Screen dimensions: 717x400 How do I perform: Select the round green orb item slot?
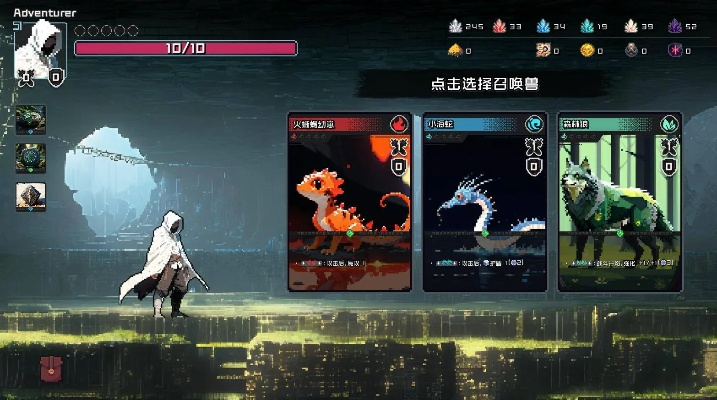coord(30,157)
